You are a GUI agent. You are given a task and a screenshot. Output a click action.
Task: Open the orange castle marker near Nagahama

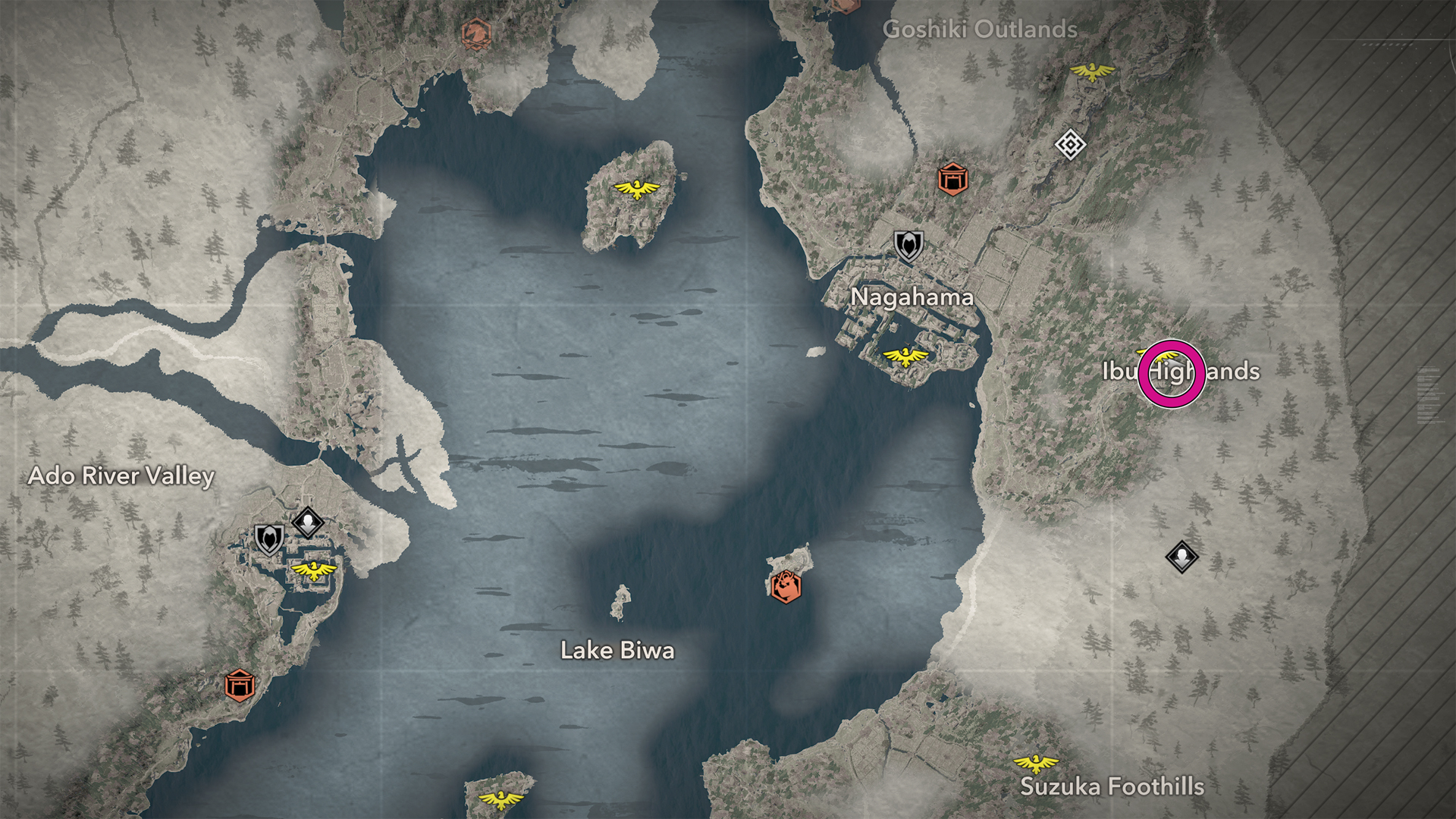coord(952,179)
